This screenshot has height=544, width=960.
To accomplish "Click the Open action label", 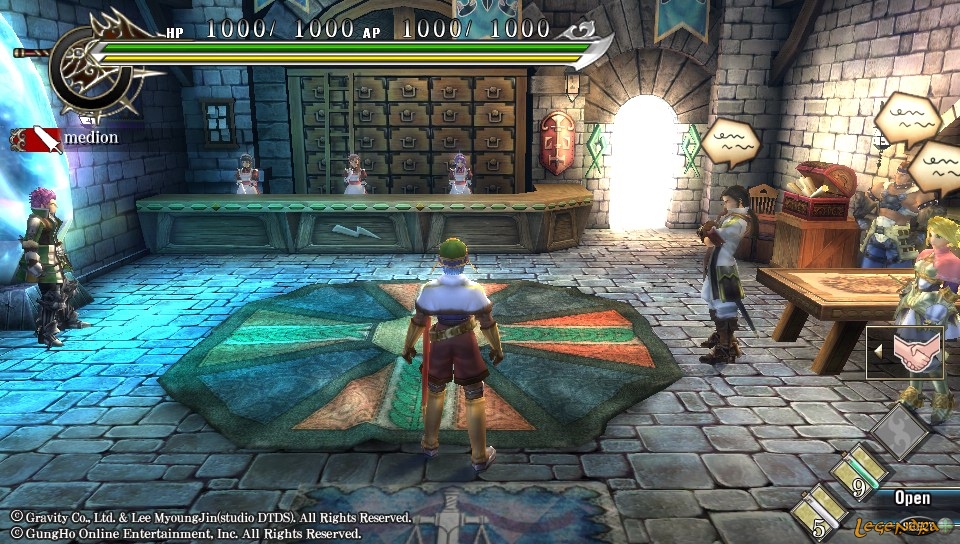I will [x=912, y=497].
